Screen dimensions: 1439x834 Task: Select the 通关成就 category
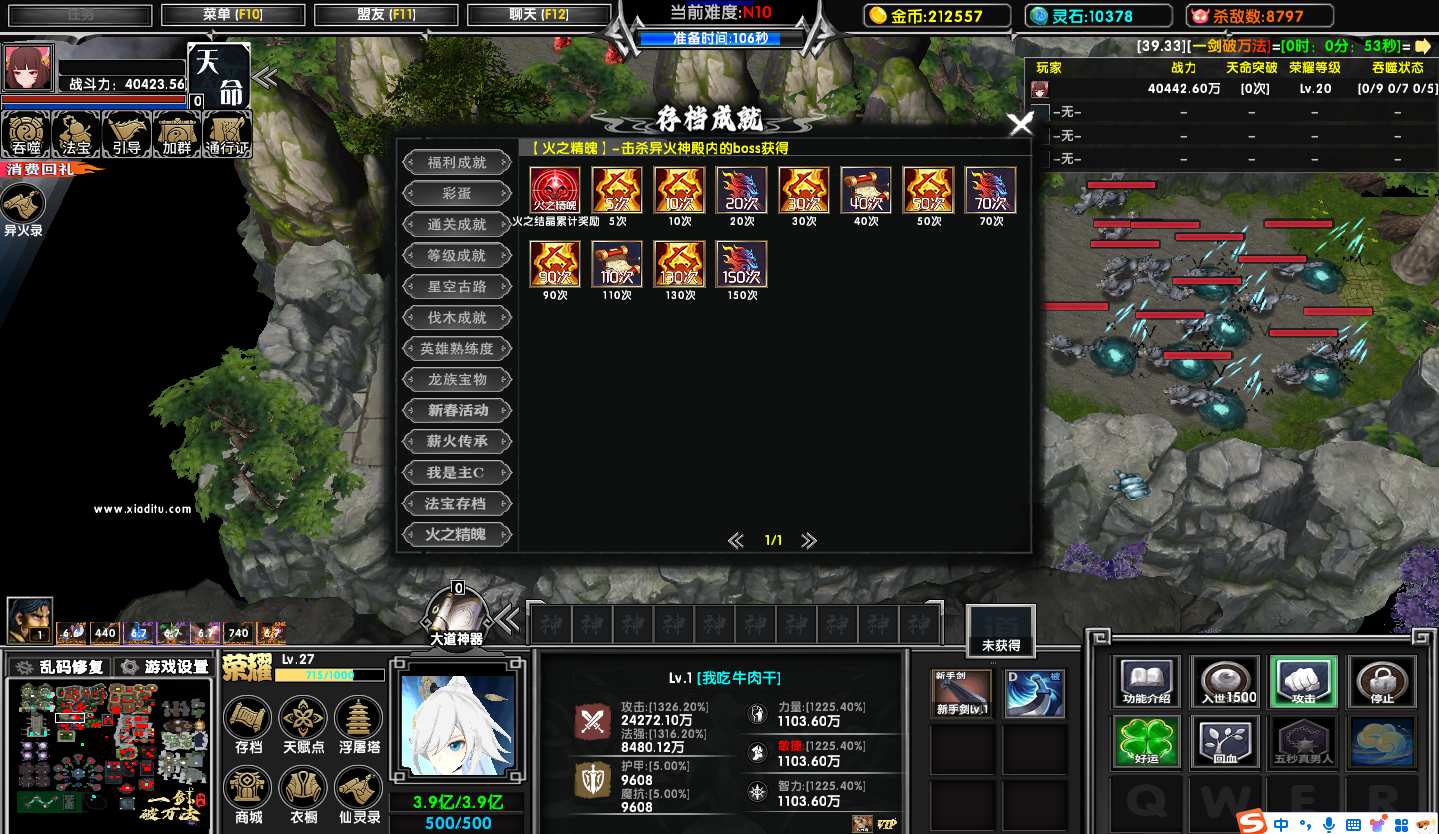(x=457, y=224)
